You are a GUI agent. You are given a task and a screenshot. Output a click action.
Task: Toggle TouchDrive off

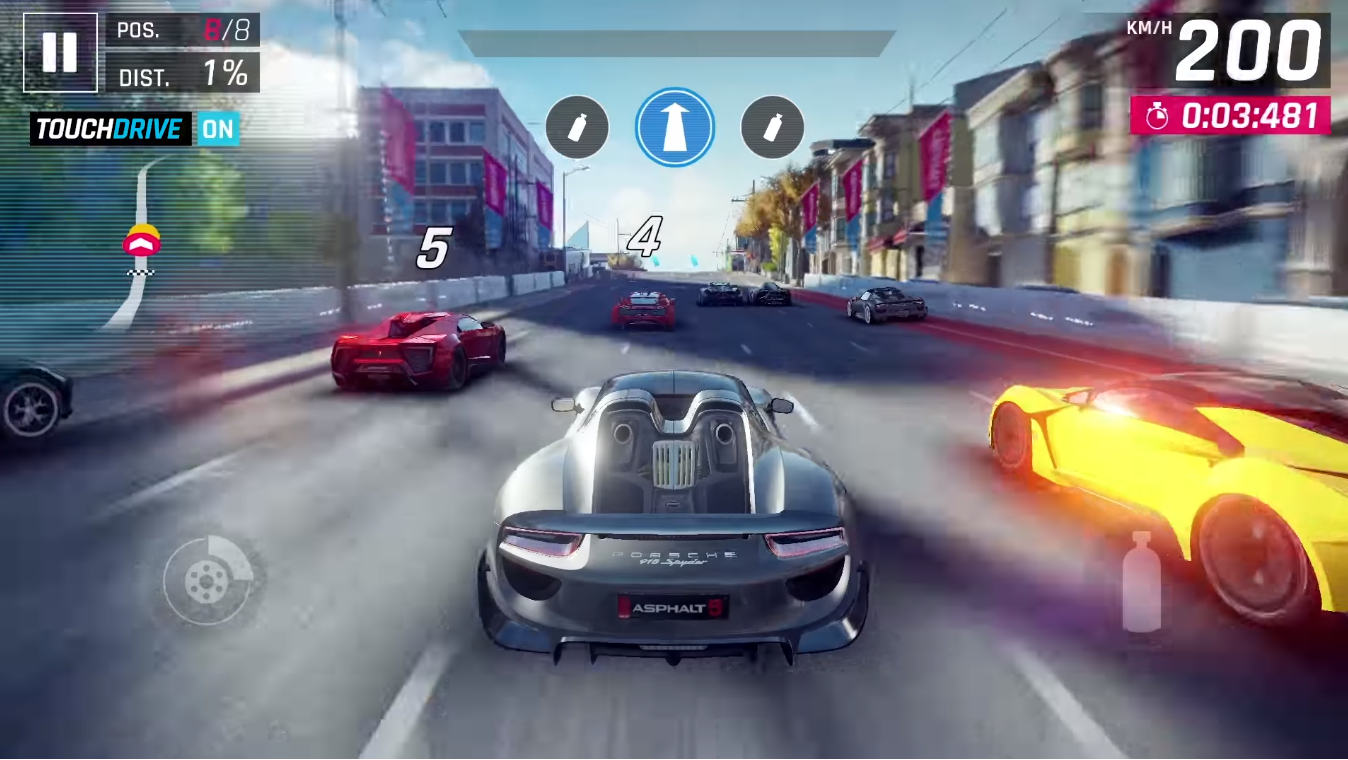click(x=220, y=129)
